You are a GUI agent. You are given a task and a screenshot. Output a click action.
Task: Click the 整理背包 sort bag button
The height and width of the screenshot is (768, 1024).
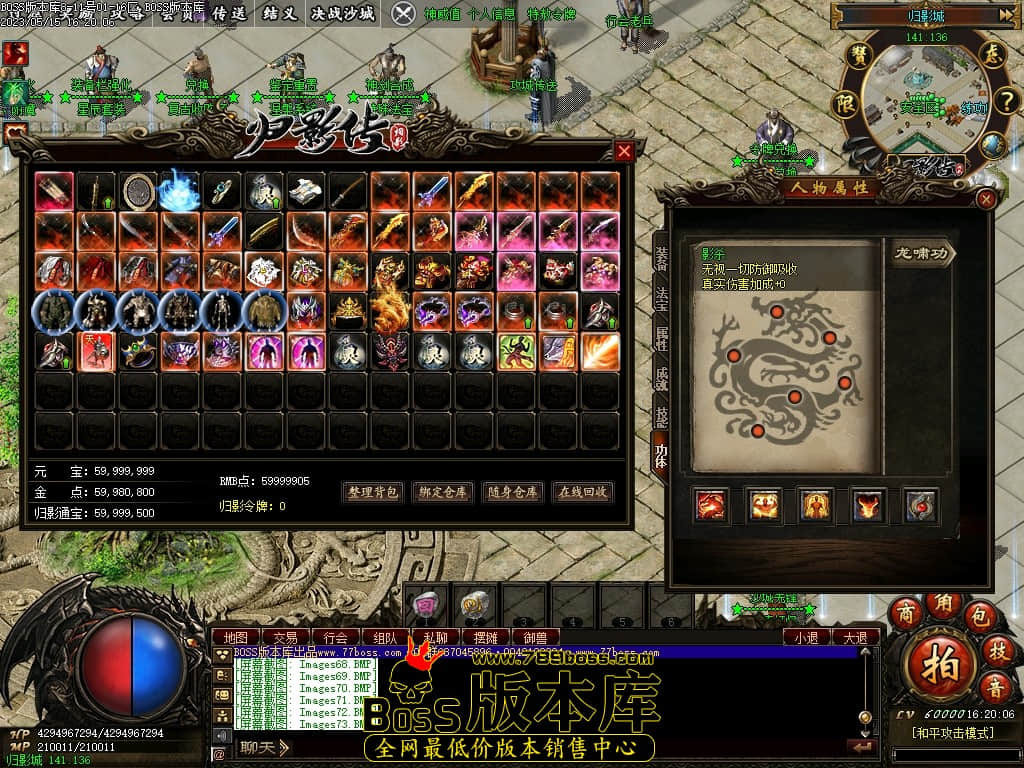coord(373,492)
